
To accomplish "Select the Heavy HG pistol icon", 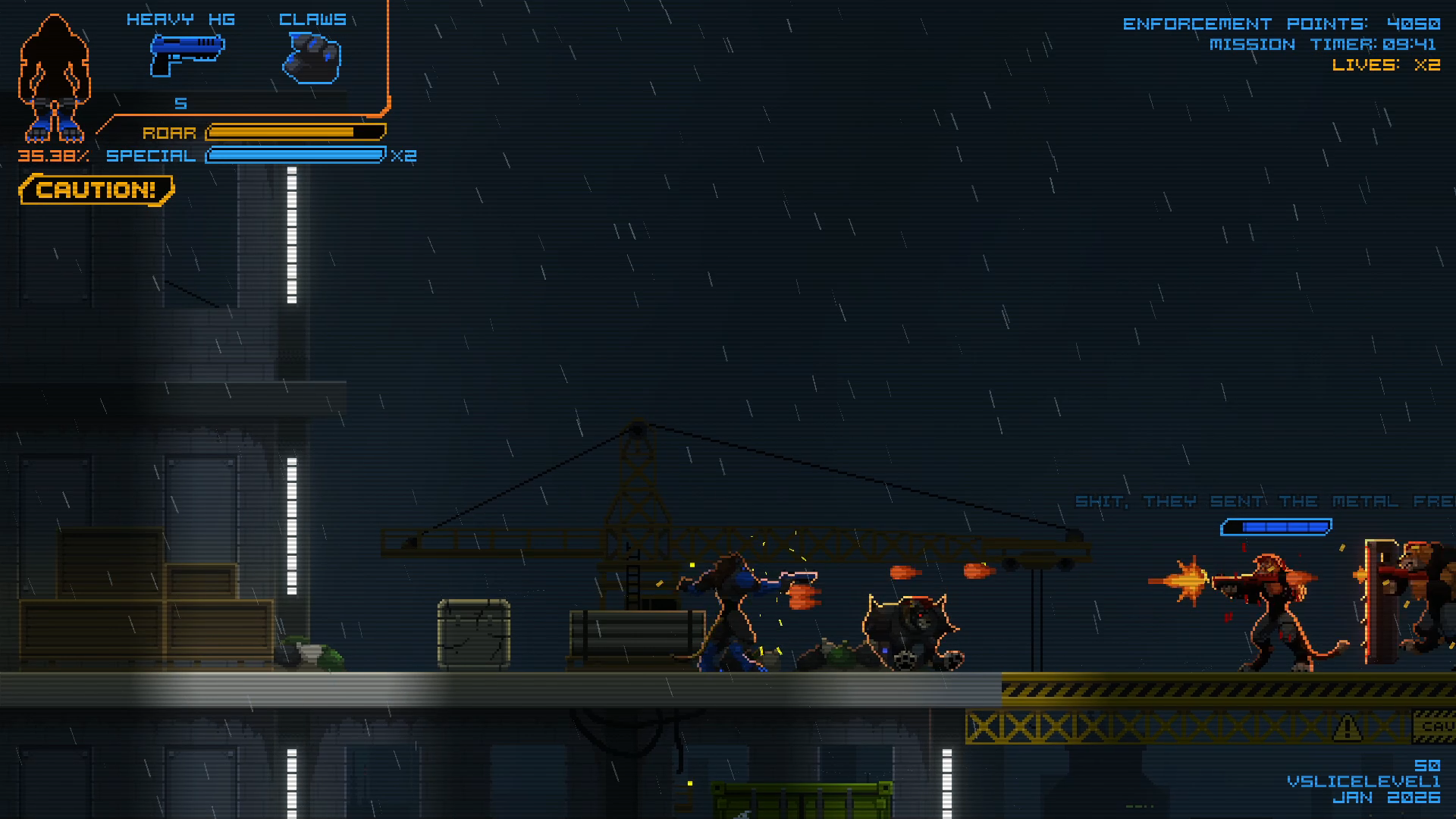I will (x=187, y=55).
